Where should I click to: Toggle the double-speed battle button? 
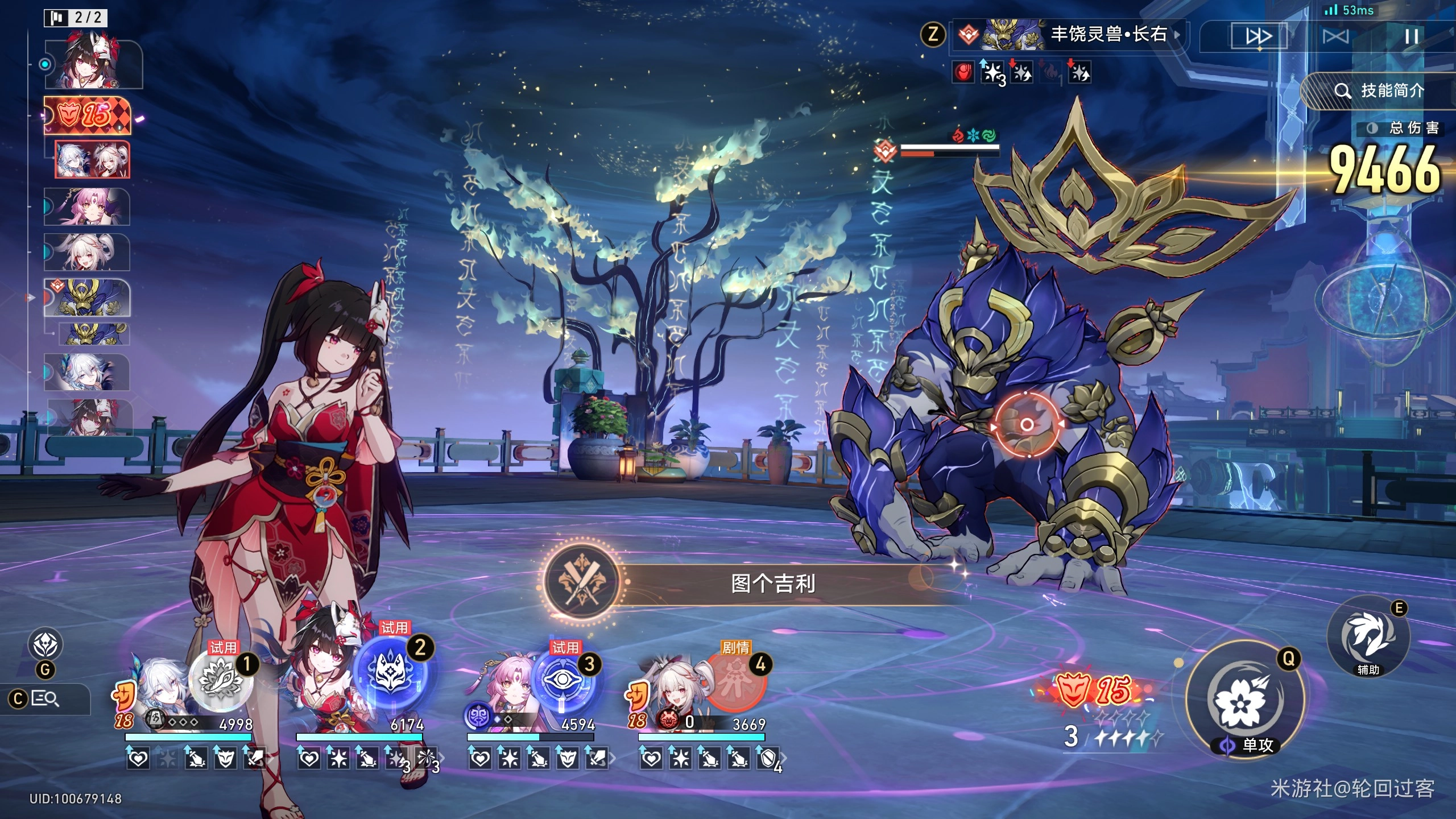coord(1258,37)
